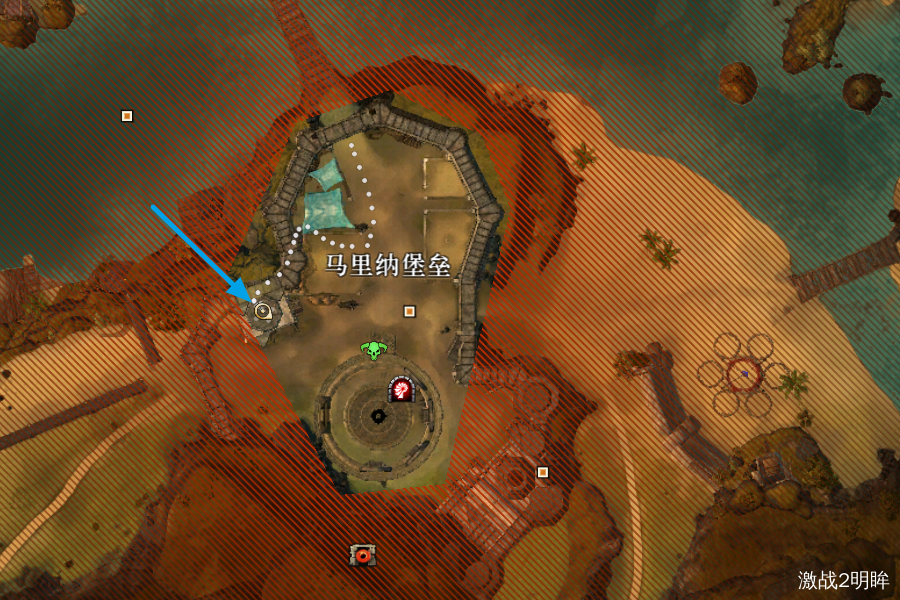Select the grey gate marker with red orb

pos(363,554)
